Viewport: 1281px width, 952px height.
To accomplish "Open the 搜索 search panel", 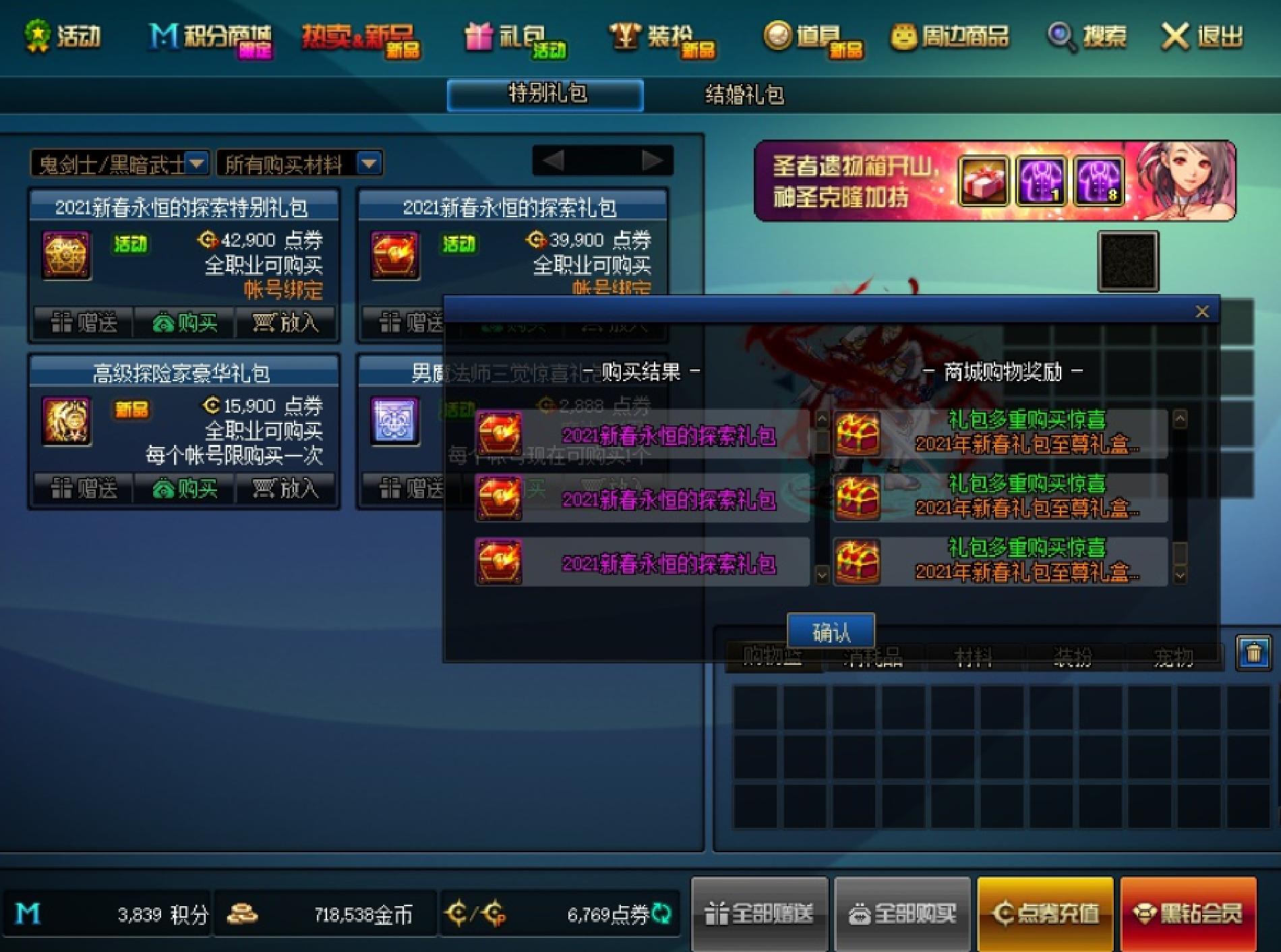I will [1083, 38].
